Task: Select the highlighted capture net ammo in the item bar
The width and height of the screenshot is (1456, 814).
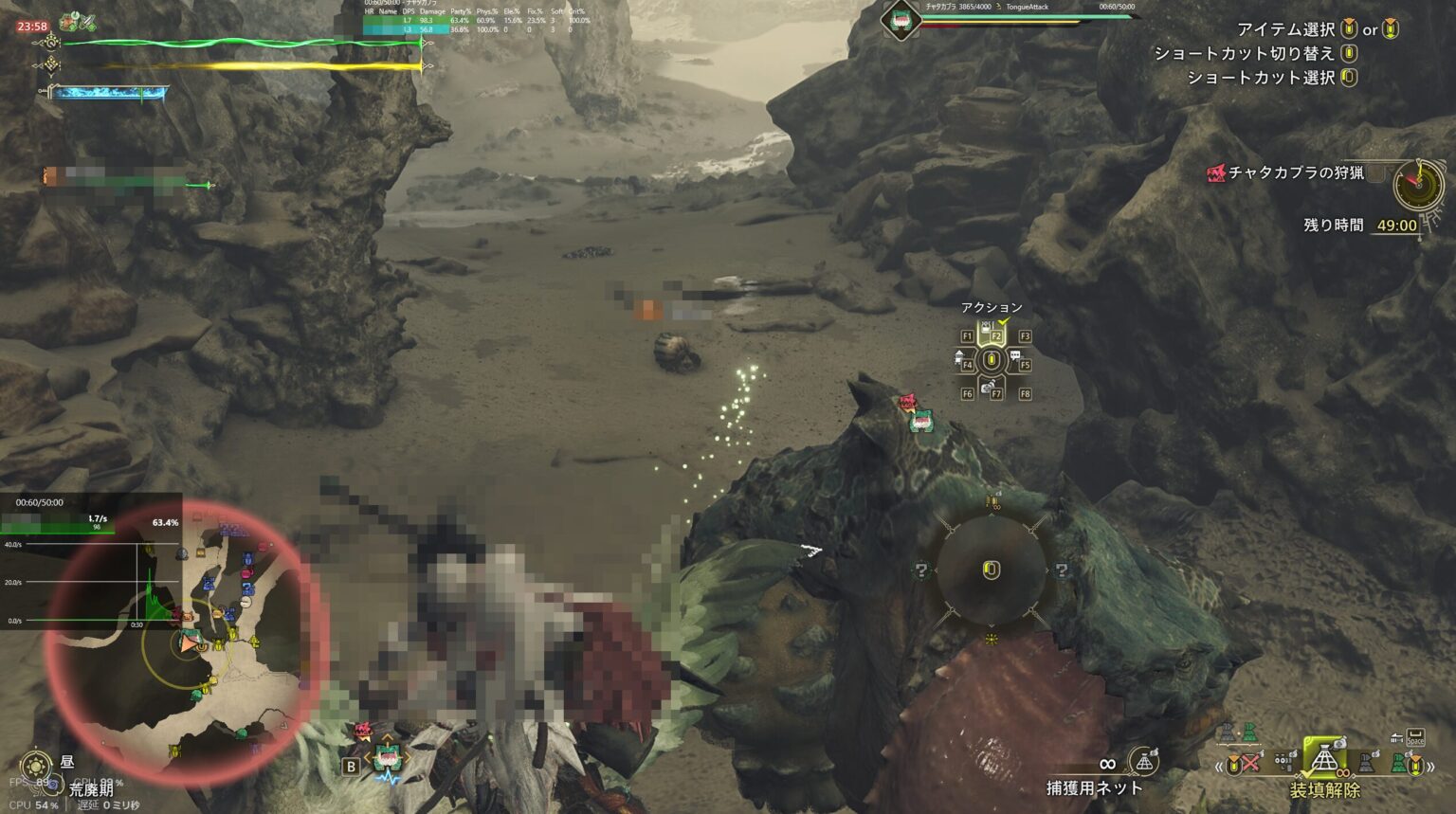Action: coord(1324,757)
